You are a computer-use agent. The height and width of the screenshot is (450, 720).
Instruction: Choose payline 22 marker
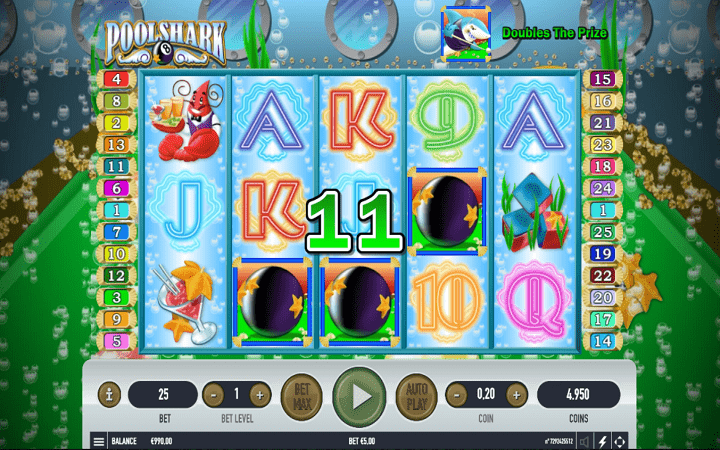click(602, 276)
